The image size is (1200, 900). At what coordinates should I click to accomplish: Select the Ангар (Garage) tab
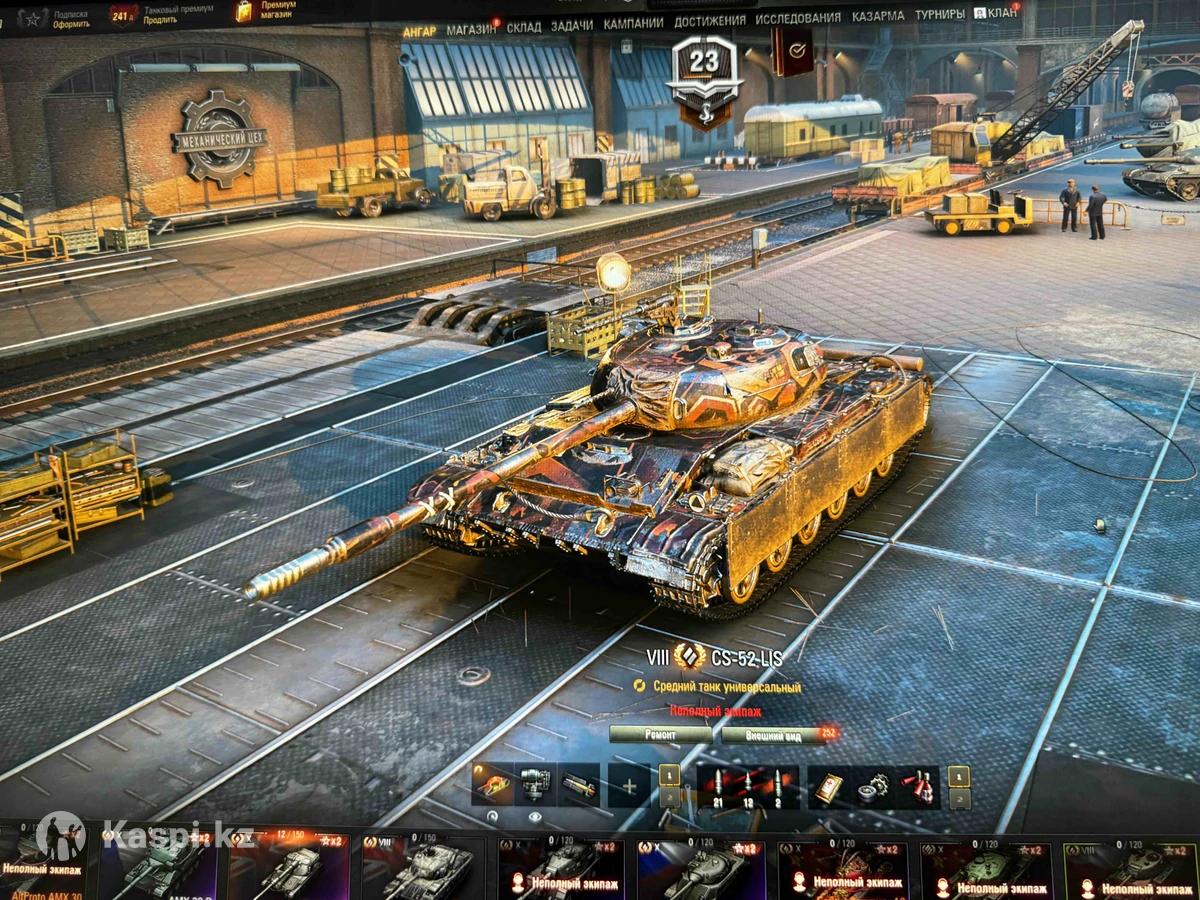point(419,31)
